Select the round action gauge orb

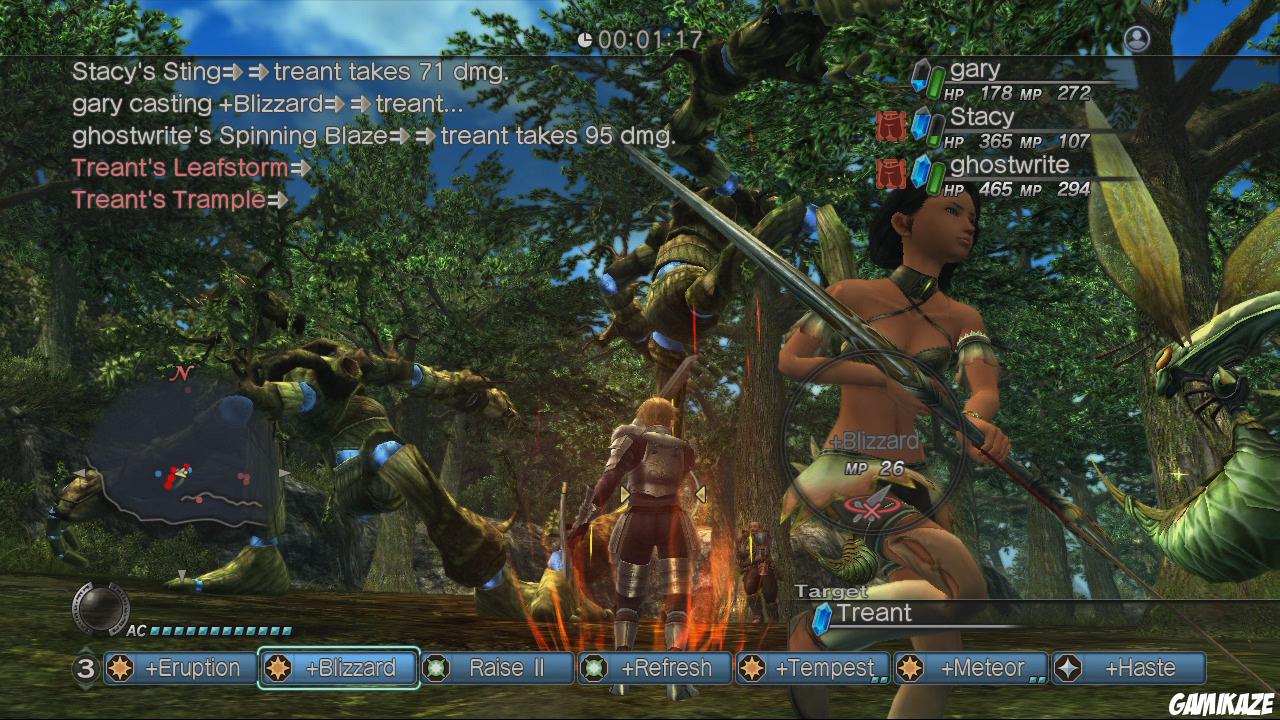pyautogui.click(x=101, y=607)
